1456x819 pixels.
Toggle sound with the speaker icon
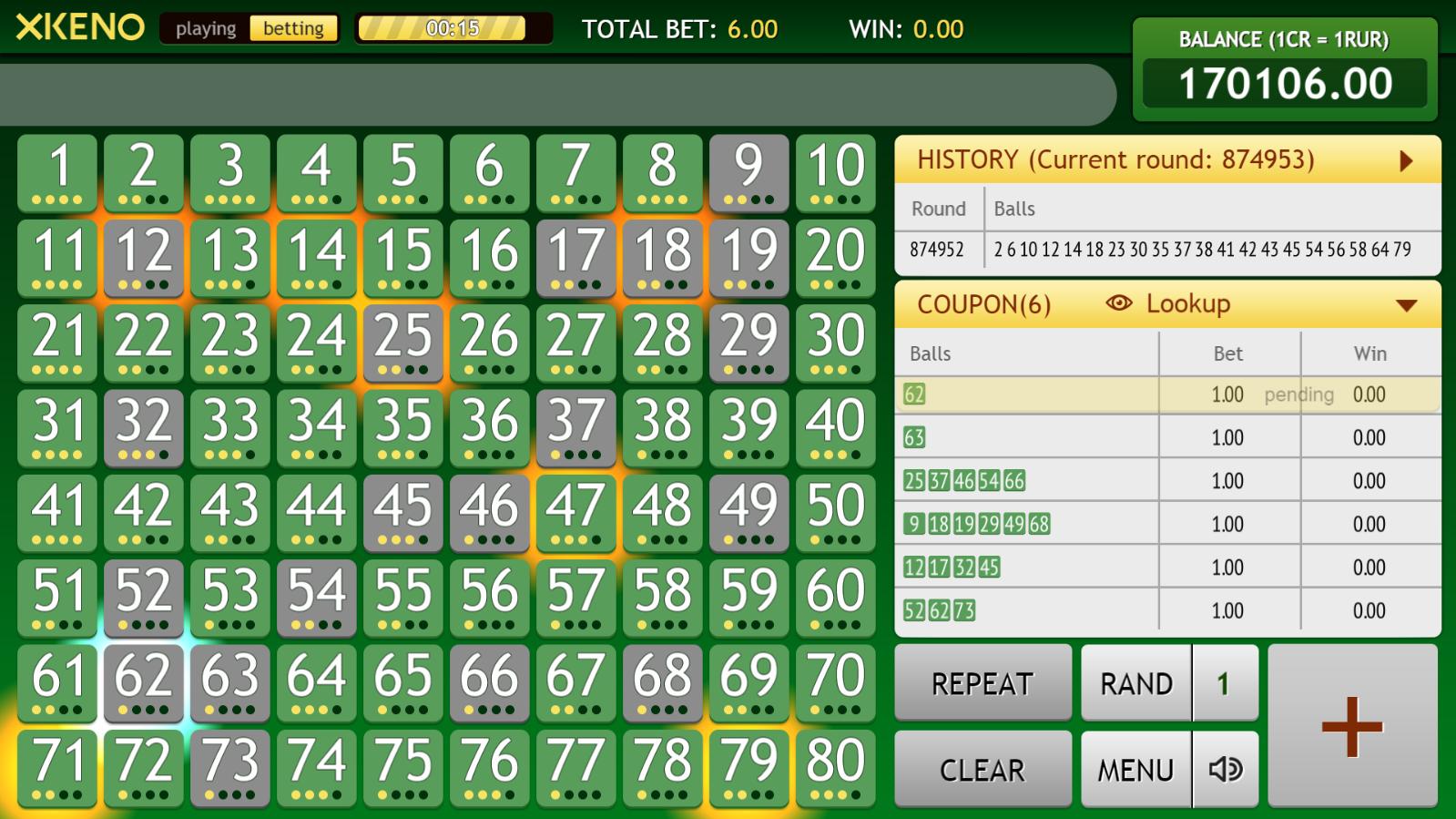click(x=1226, y=770)
